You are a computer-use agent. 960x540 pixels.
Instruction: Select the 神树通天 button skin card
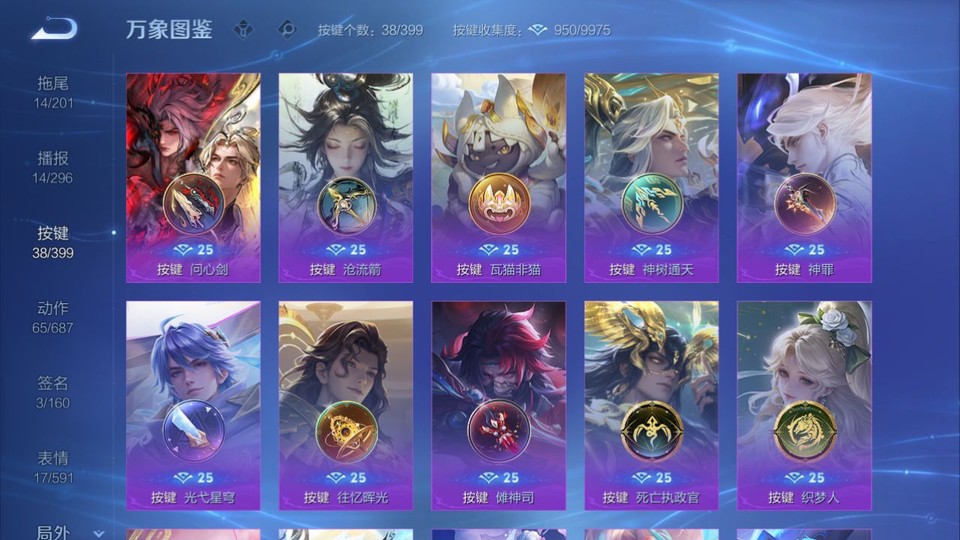(651, 178)
